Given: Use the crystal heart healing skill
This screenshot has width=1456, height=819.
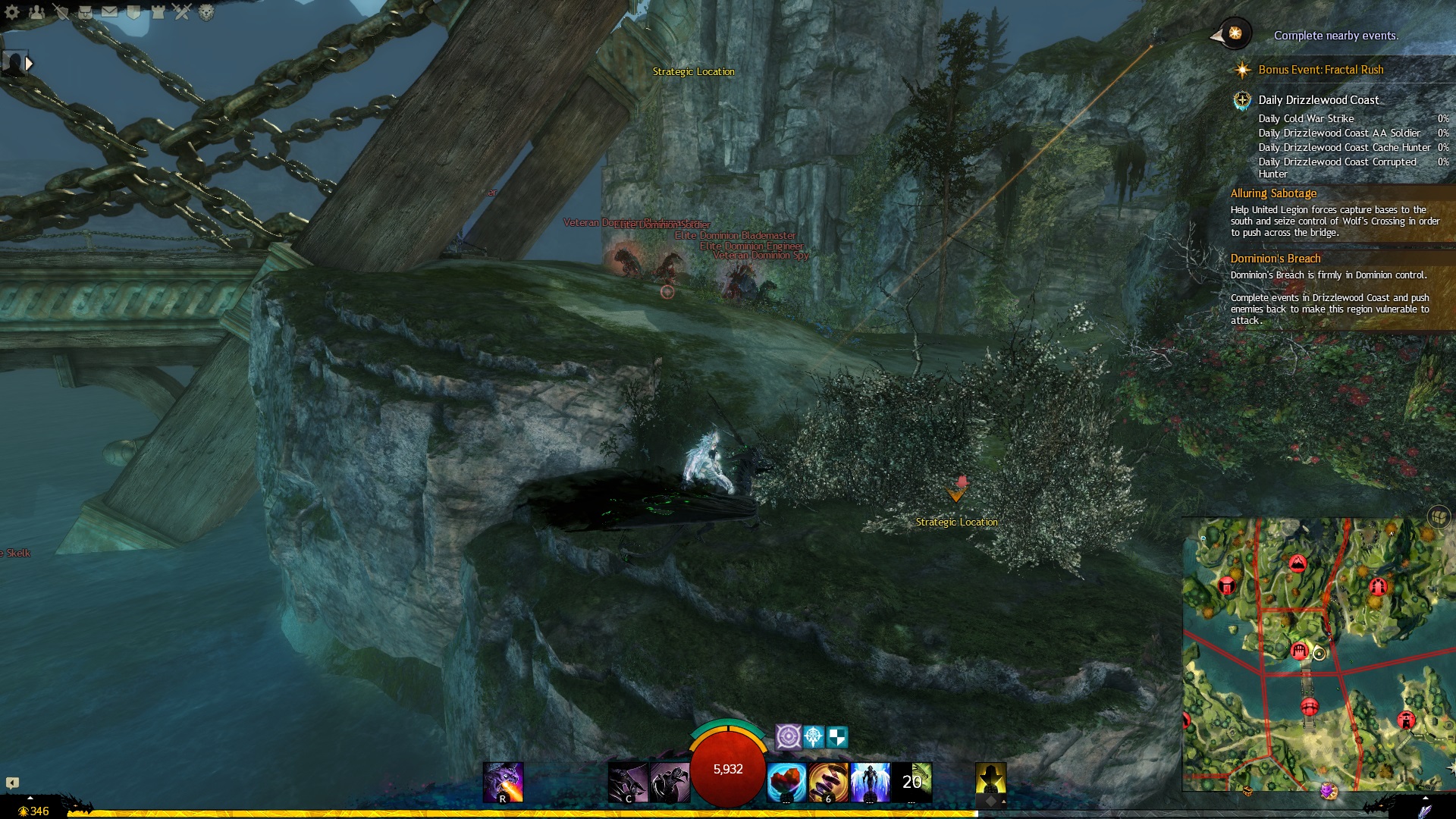Looking at the screenshot, I should [x=786, y=782].
